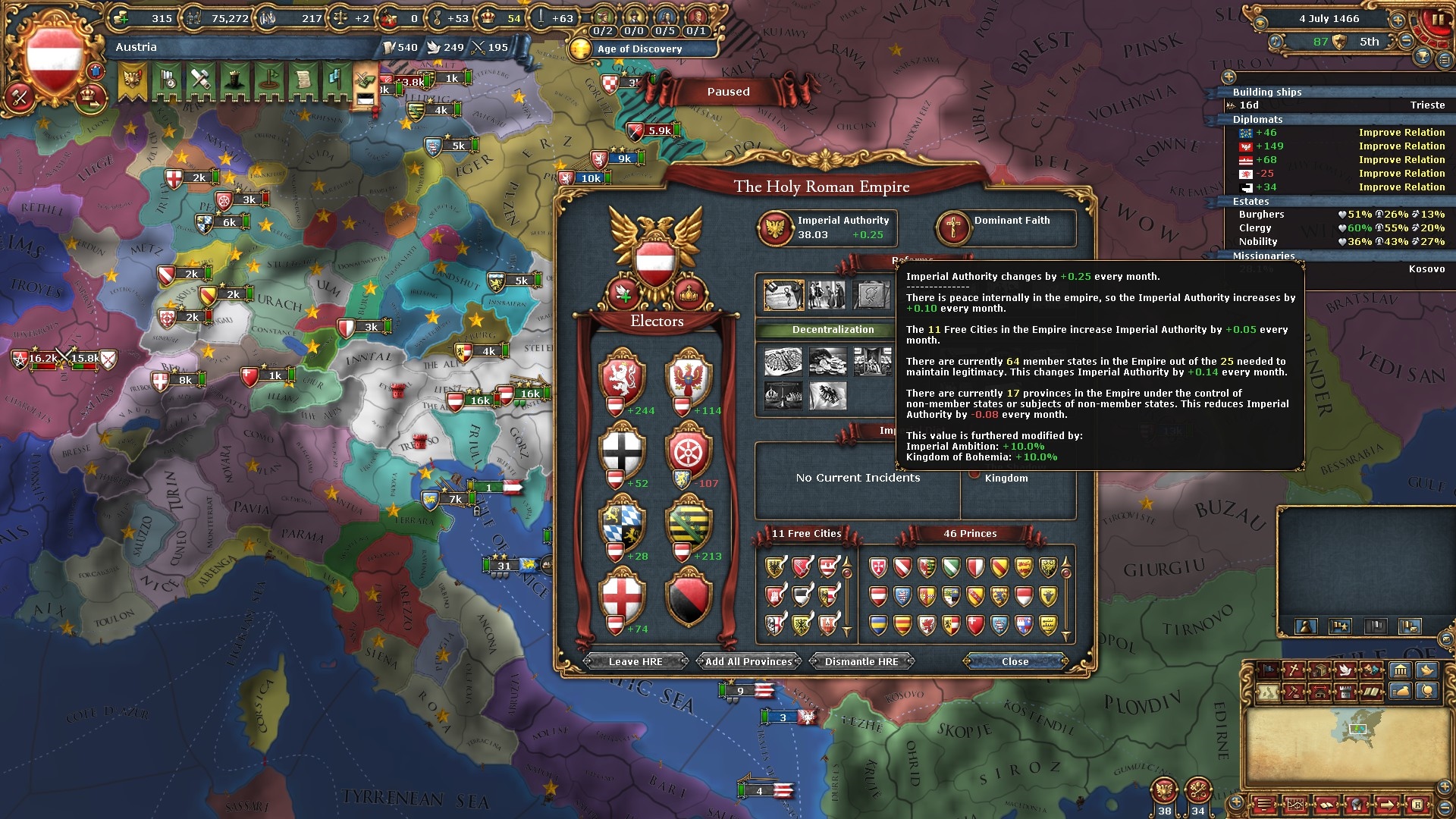Select the Mainz wheel elector shield
Viewport: 1456px width, 819px height.
tap(689, 449)
